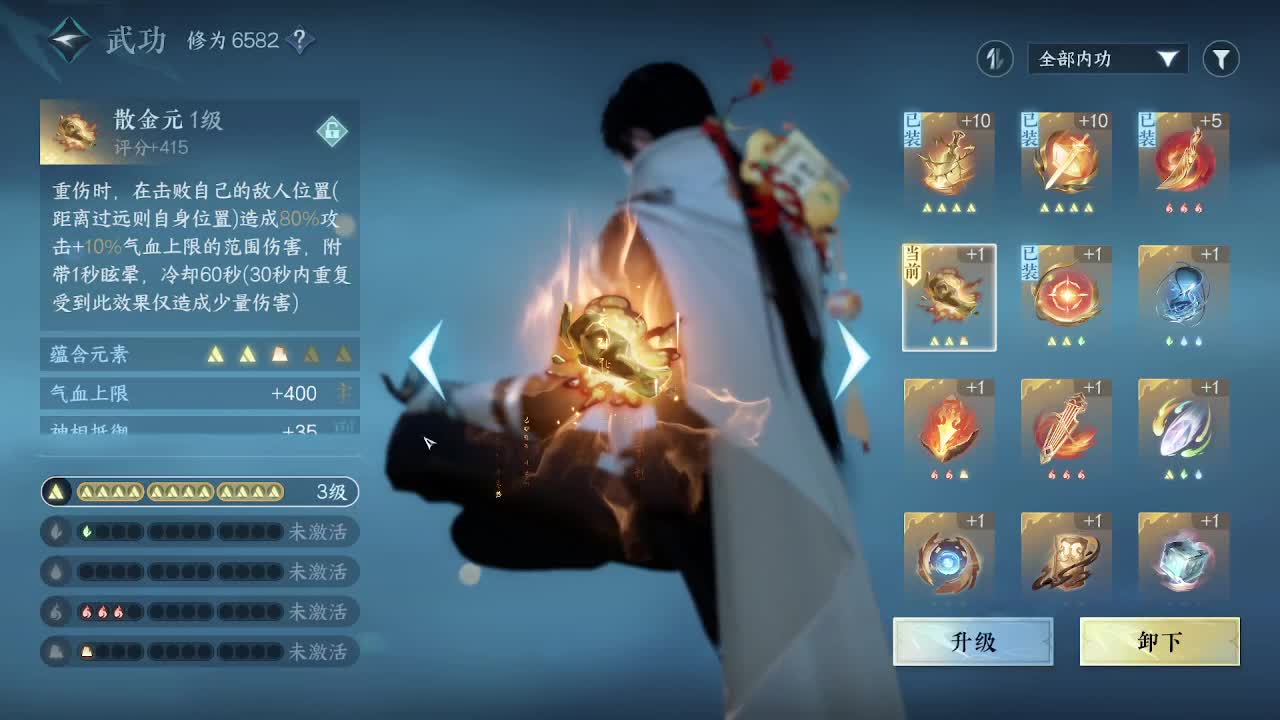
Task: Select the blue vortex skill in bottom row
Action: [949, 558]
